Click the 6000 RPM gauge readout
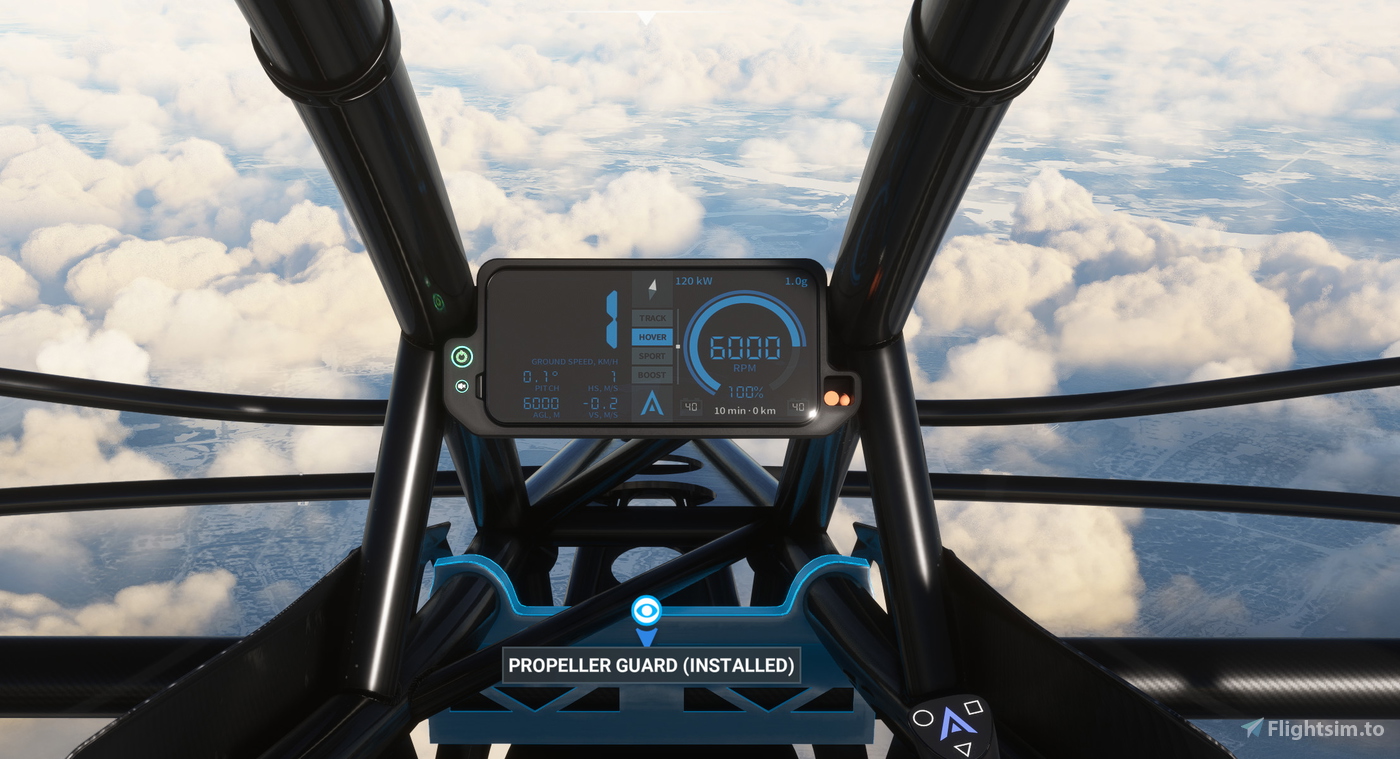This screenshot has width=1400, height=759. click(x=745, y=348)
